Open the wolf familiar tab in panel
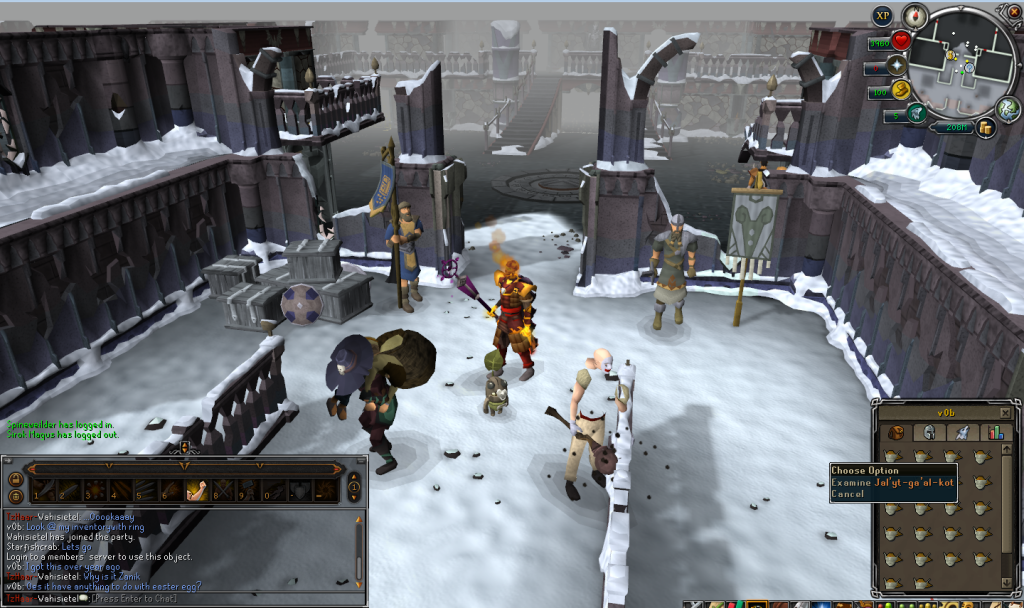This screenshot has height=608, width=1024. (962, 433)
